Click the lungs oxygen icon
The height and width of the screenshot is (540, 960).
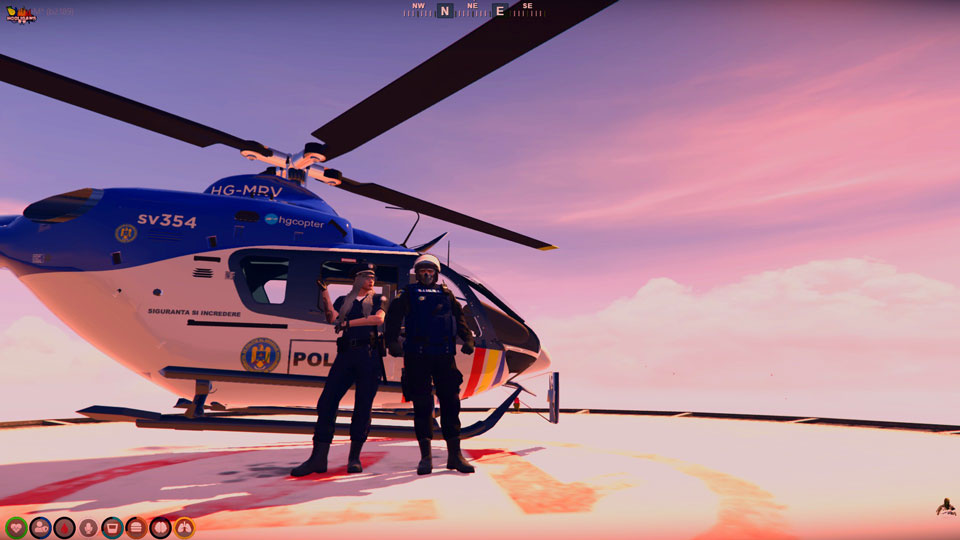point(184,527)
